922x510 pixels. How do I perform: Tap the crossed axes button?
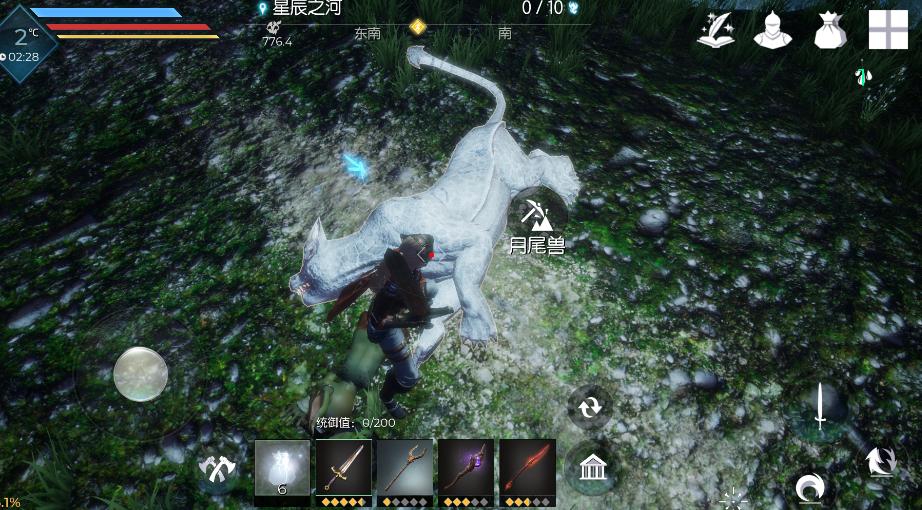pyautogui.click(x=216, y=468)
